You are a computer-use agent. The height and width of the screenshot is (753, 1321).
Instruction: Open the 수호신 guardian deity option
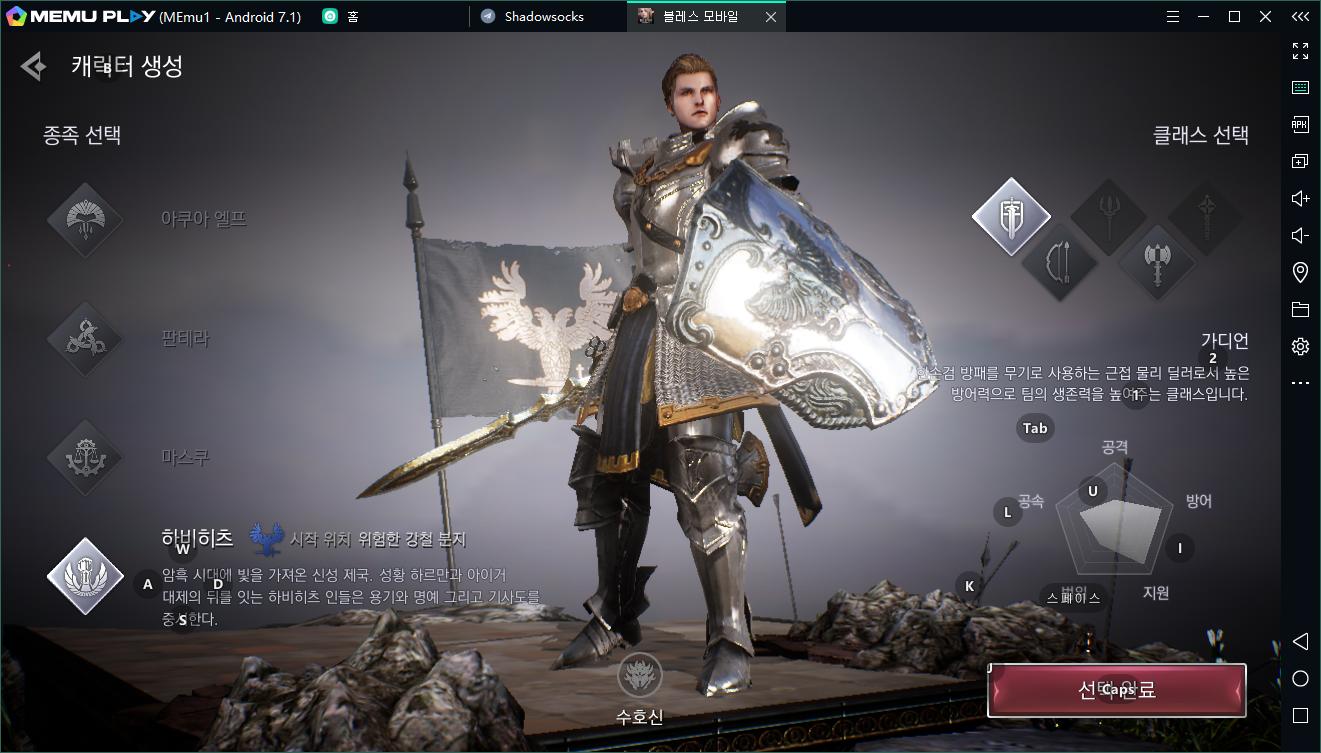pos(639,678)
